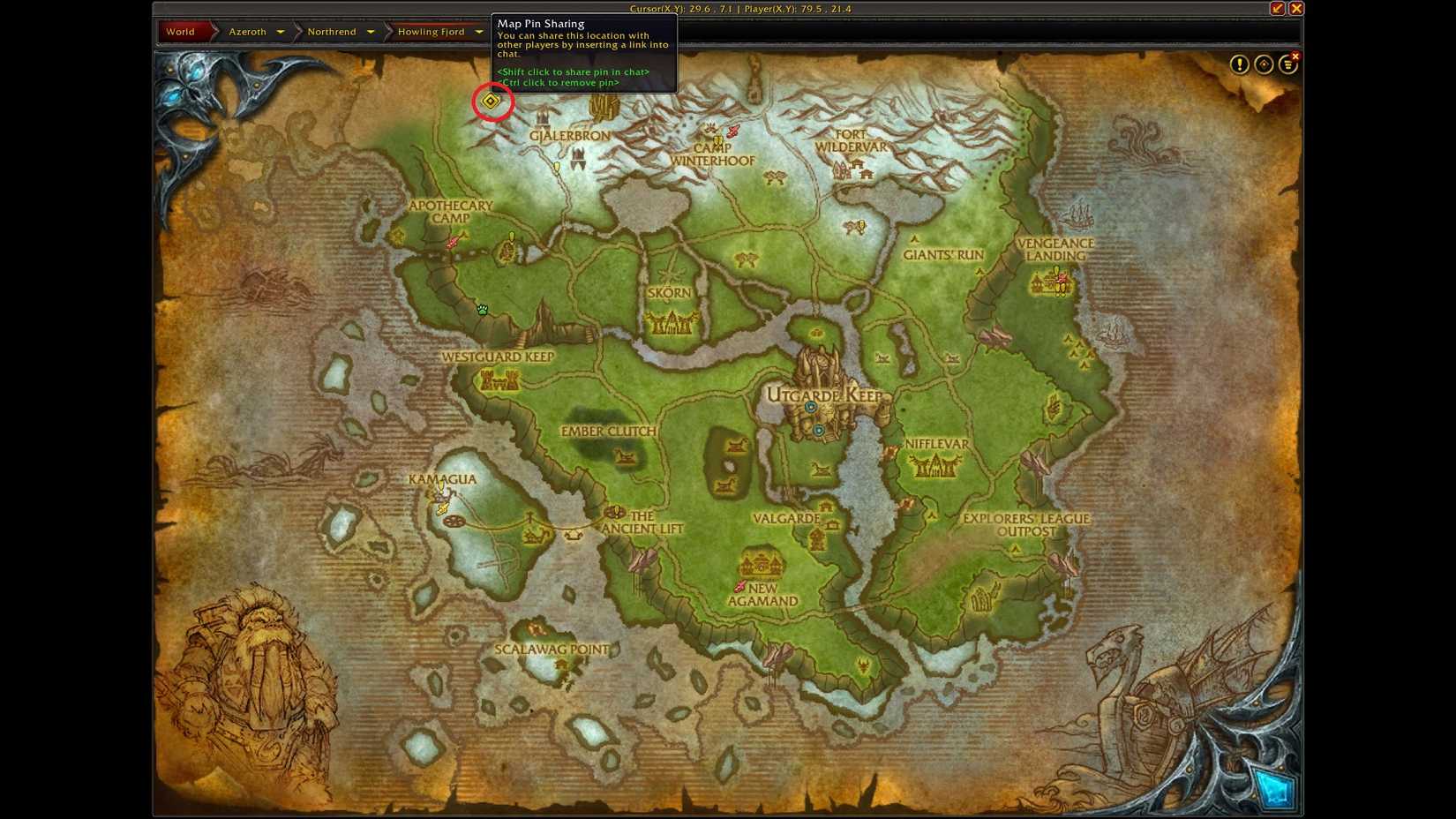The image size is (1456, 819).
Task: Open the Howling Fjord zone dropdown
Action: pos(479,31)
